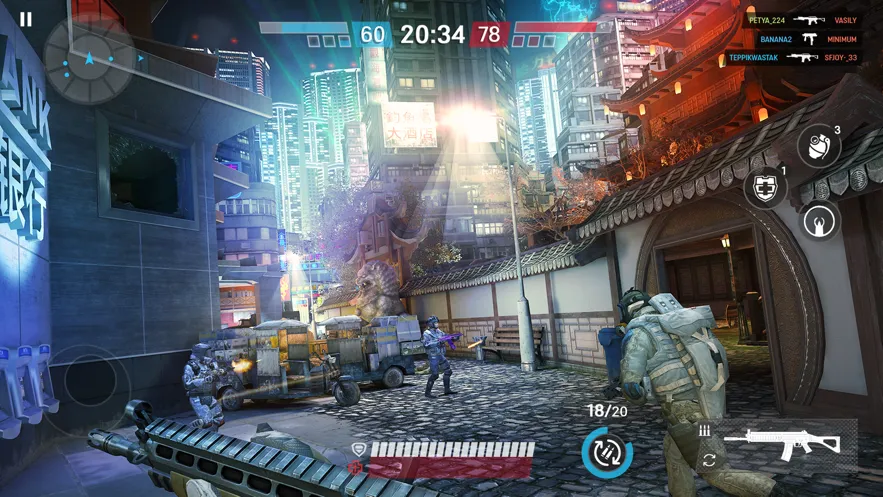Swap weapons using the cycle arrows icon

(x=709, y=460)
